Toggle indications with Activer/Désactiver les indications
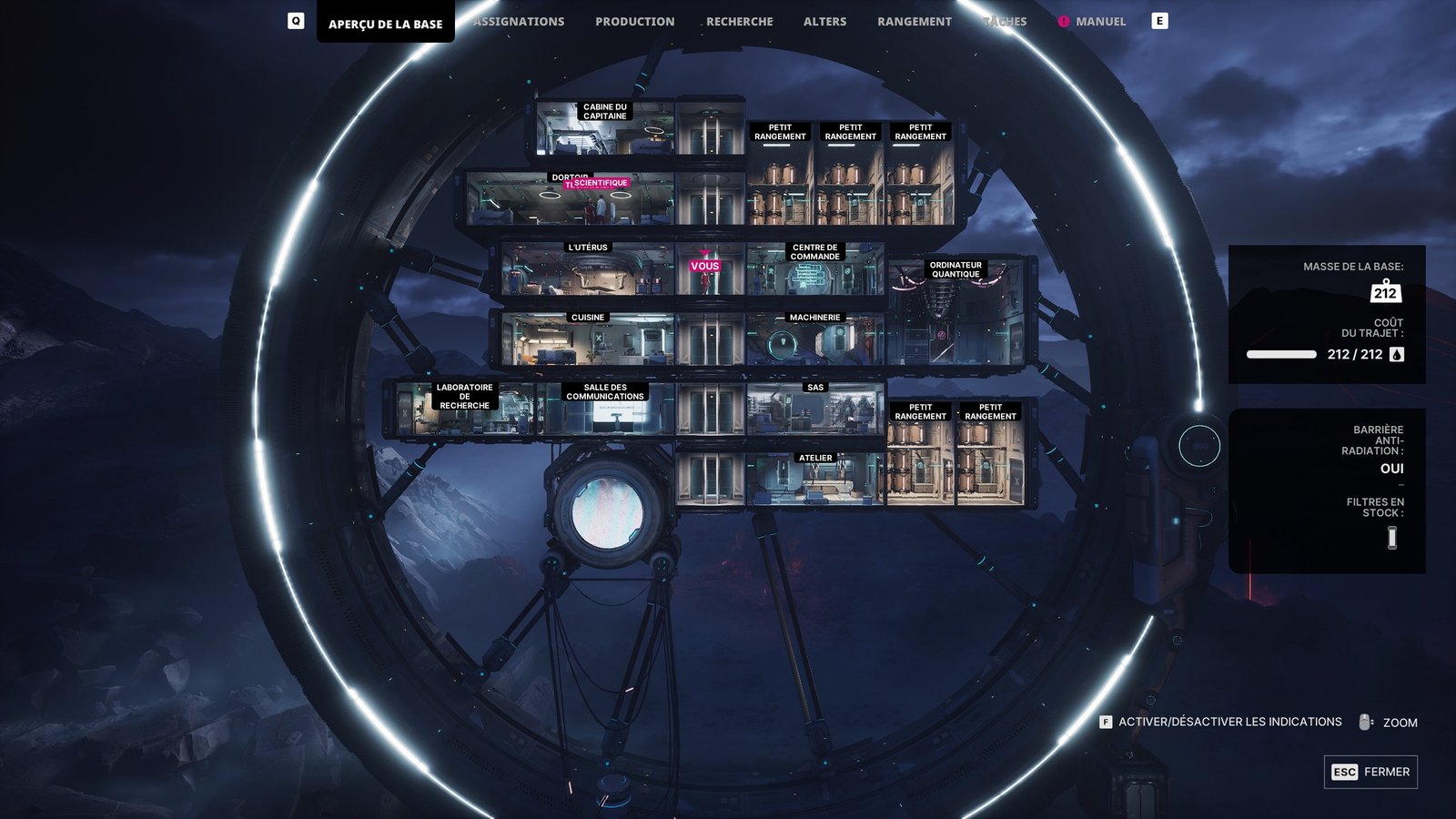 [1228, 722]
